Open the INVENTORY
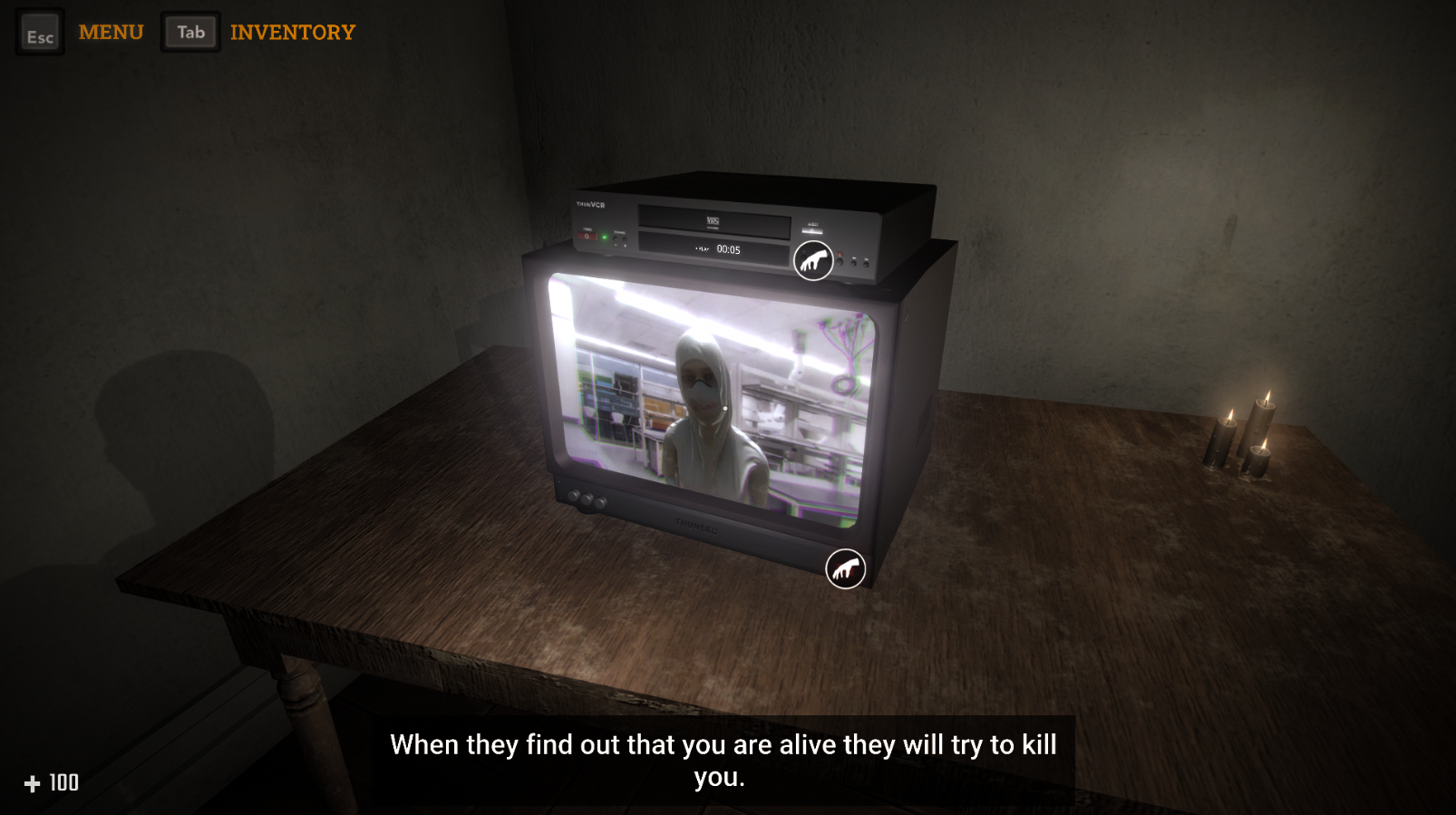 tap(293, 33)
